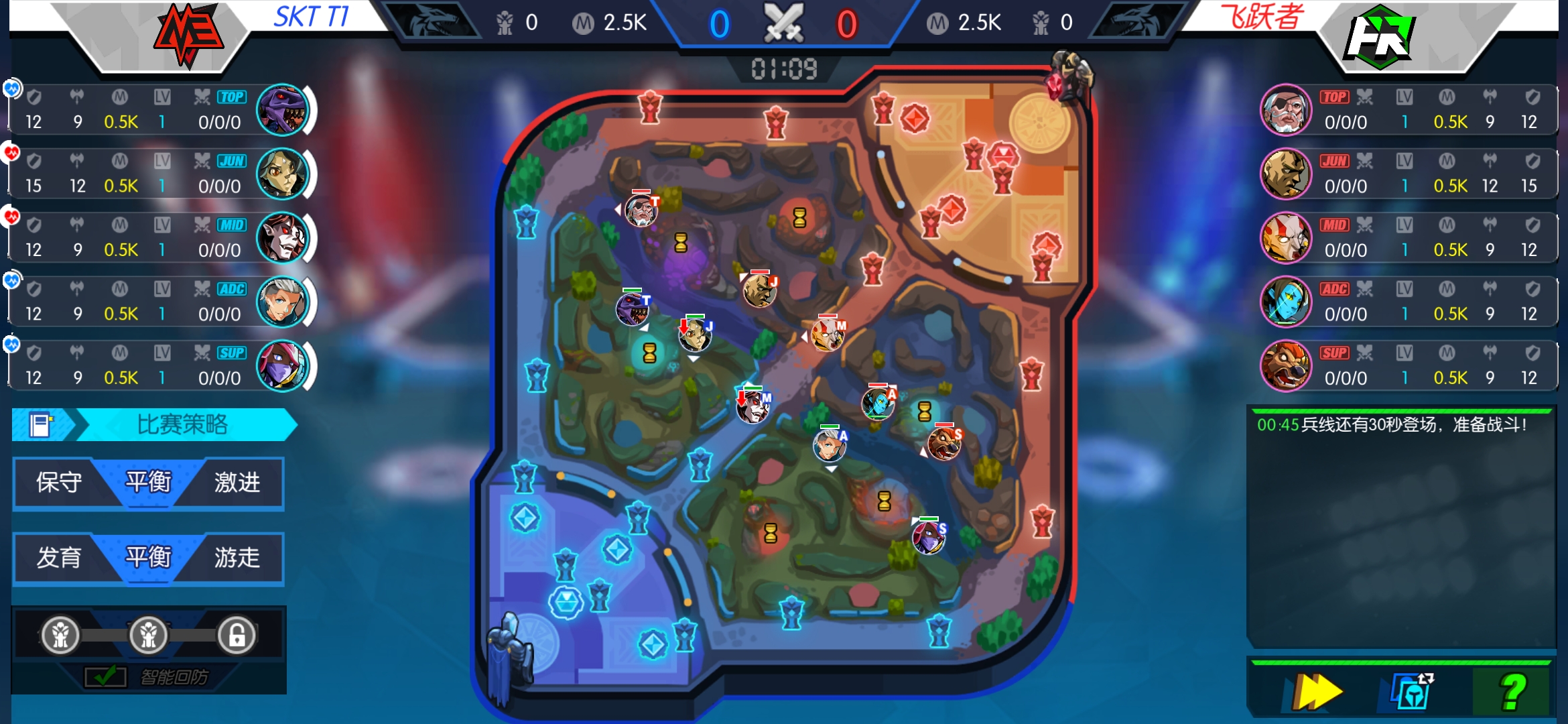Choose the 激进 aggressive strategy
The height and width of the screenshot is (724, 1568).
237,483
